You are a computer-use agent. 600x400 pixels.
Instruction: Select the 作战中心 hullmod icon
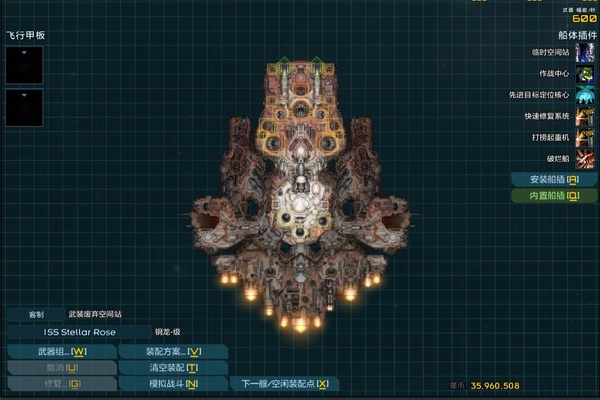click(x=585, y=74)
